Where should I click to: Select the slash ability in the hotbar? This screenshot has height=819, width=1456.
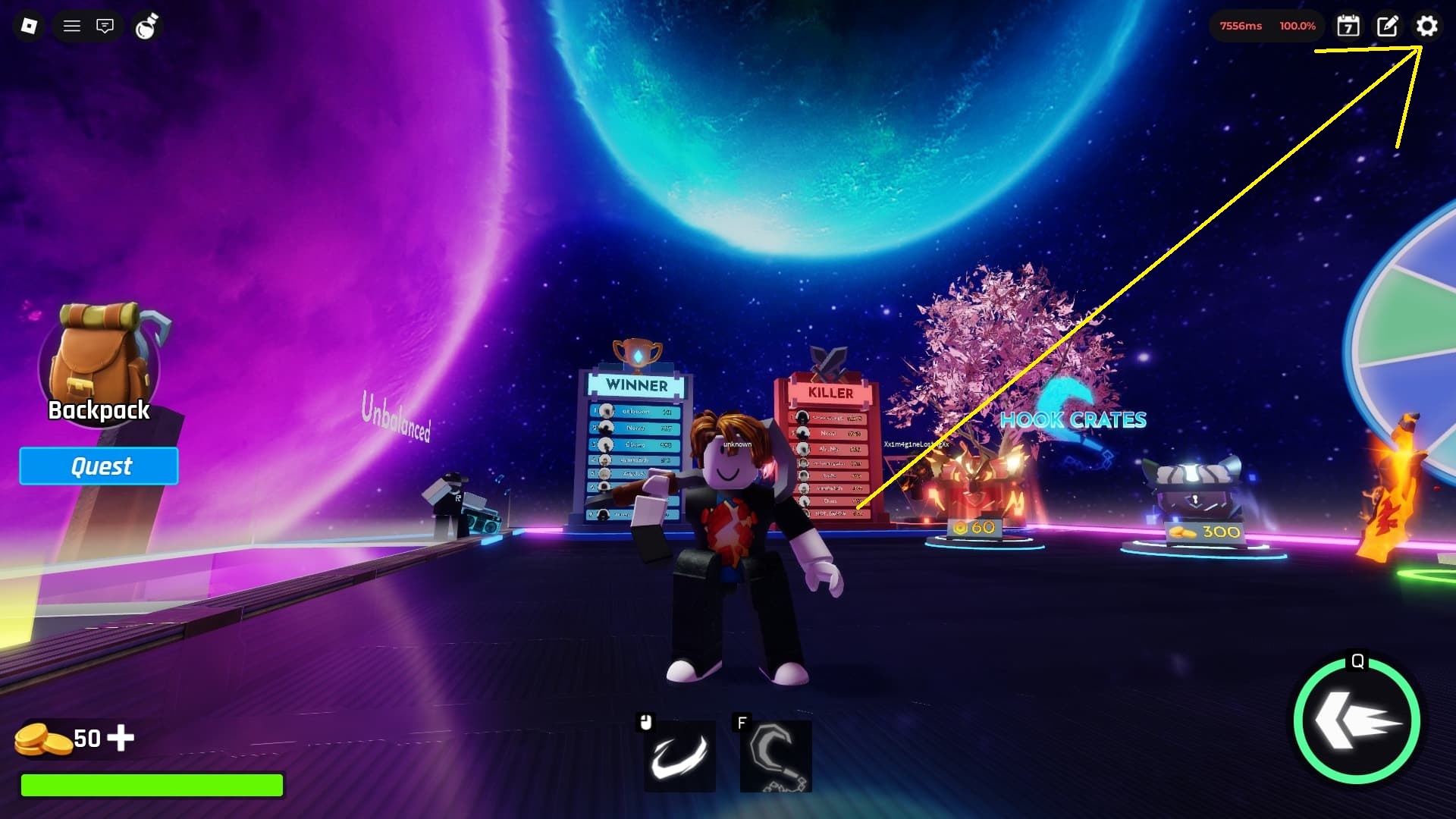(679, 756)
